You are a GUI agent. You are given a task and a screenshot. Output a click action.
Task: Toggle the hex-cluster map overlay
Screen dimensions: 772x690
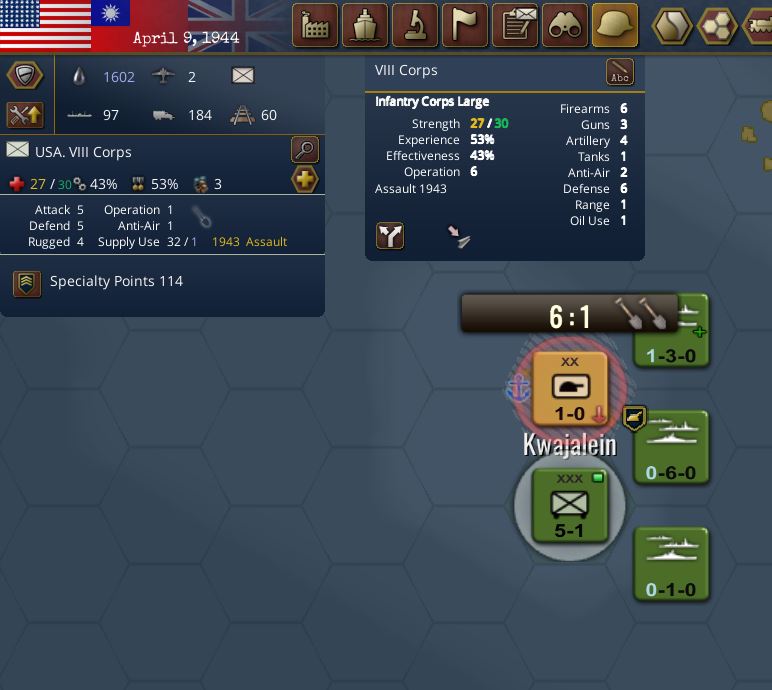pyautogui.click(x=718, y=26)
